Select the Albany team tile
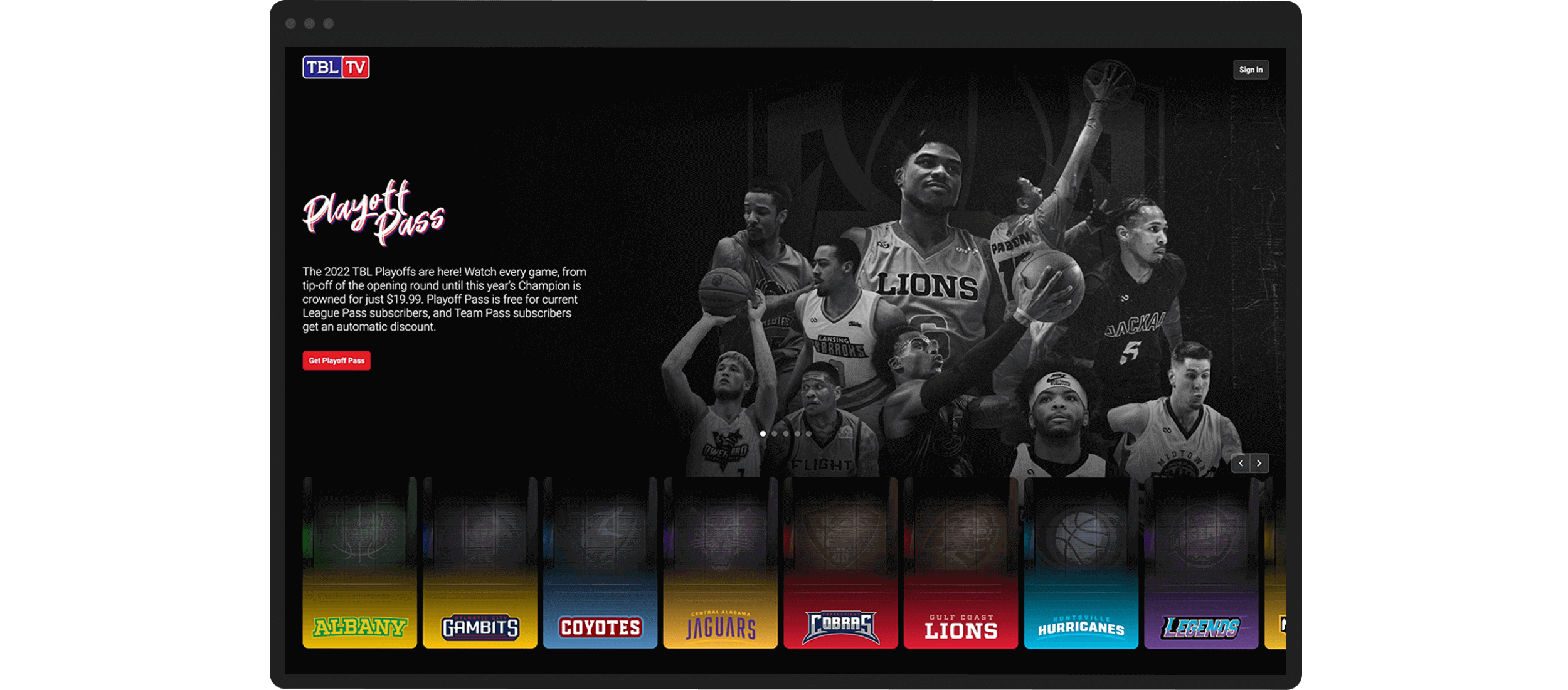 click(x=359, y=563)
